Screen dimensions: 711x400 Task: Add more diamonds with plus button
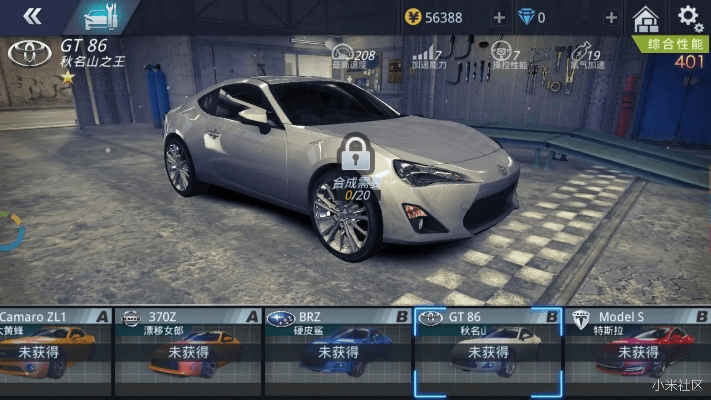(611, 17)
